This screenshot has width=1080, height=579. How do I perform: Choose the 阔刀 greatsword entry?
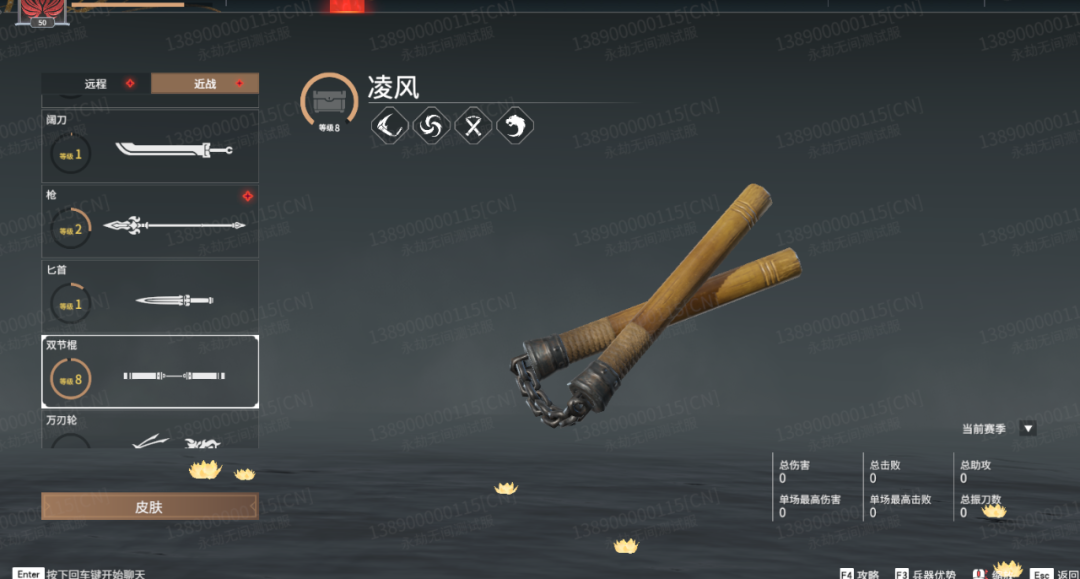pos(150,148)
